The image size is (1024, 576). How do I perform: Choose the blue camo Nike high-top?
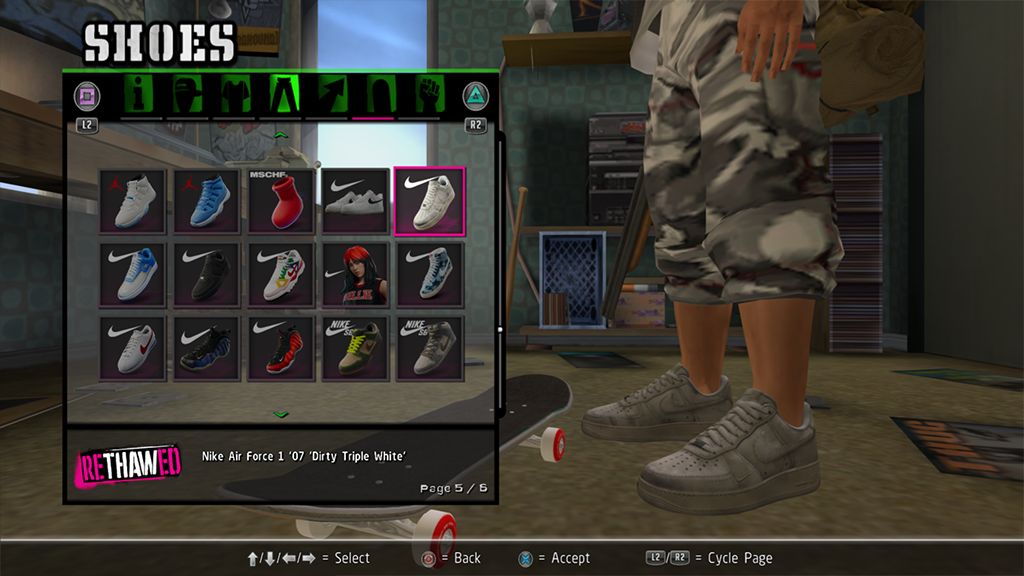click(x=429, y=275)
